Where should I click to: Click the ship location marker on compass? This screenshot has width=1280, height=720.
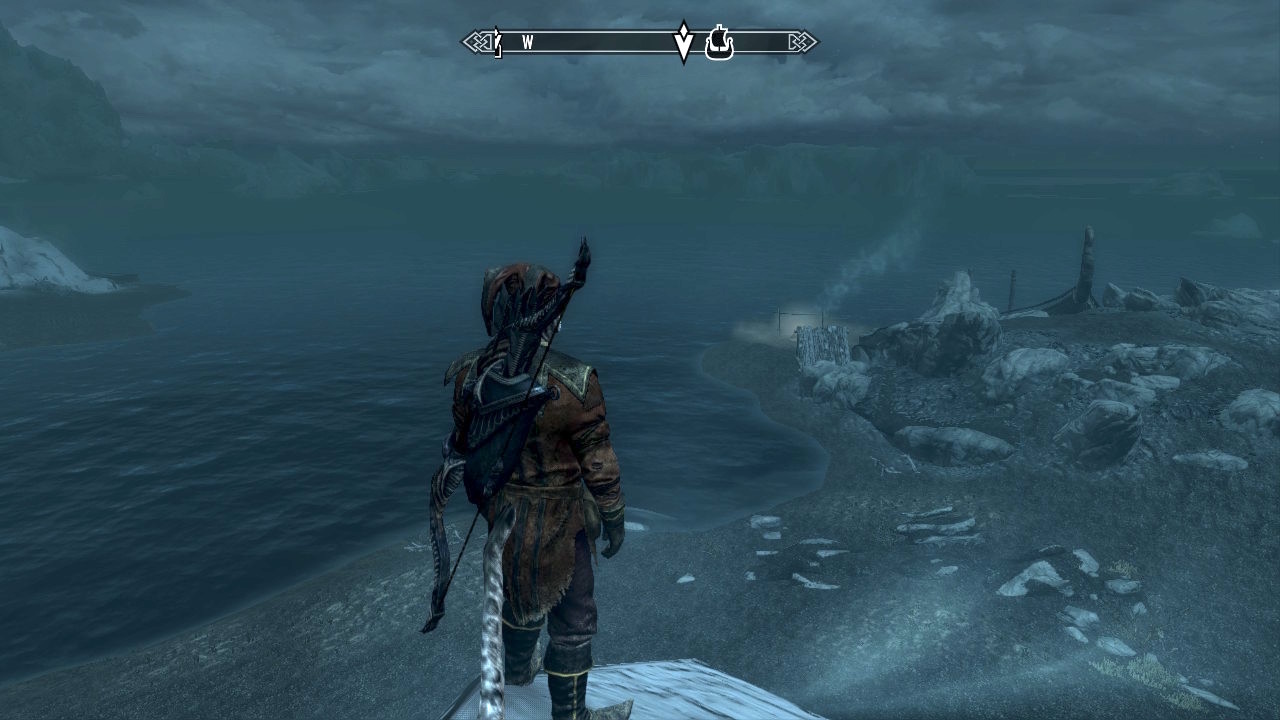(x=719, y=43)
